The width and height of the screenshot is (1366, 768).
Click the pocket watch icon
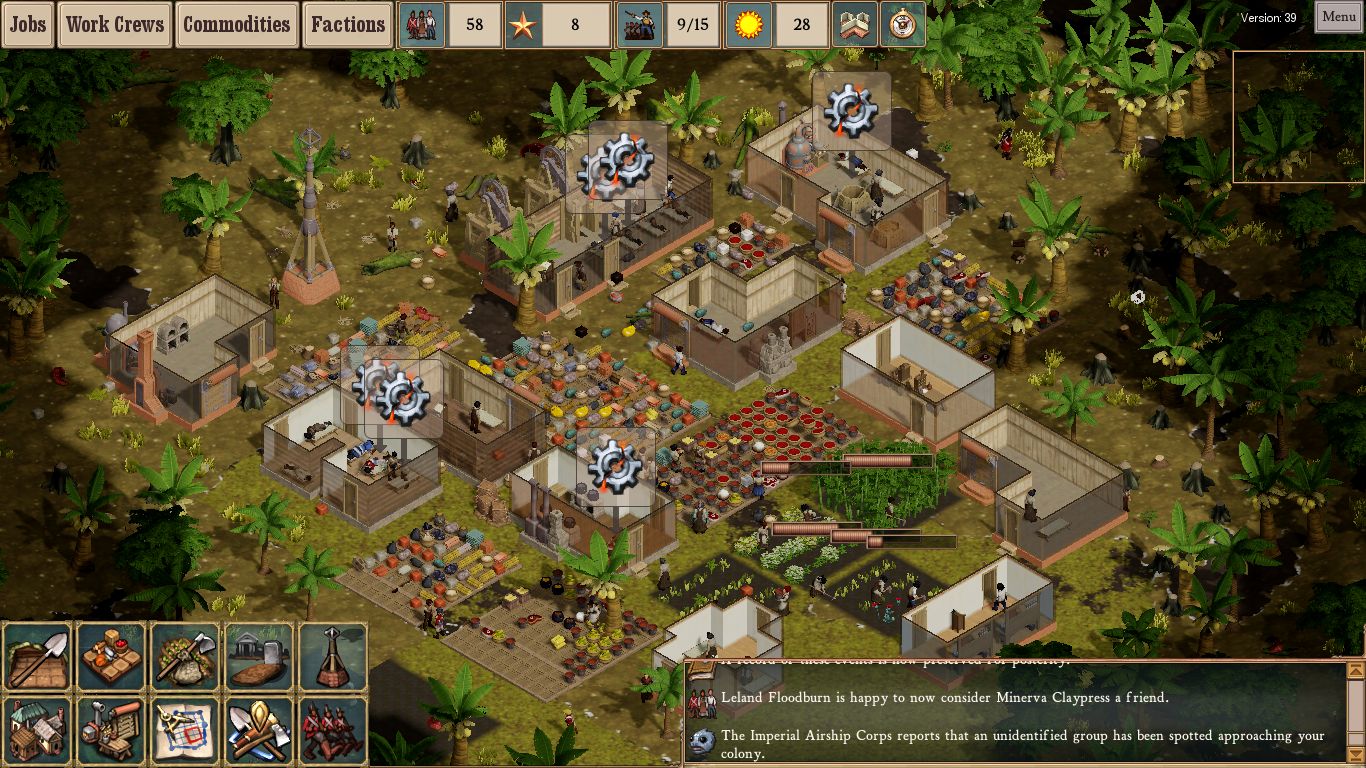point(902,25)
